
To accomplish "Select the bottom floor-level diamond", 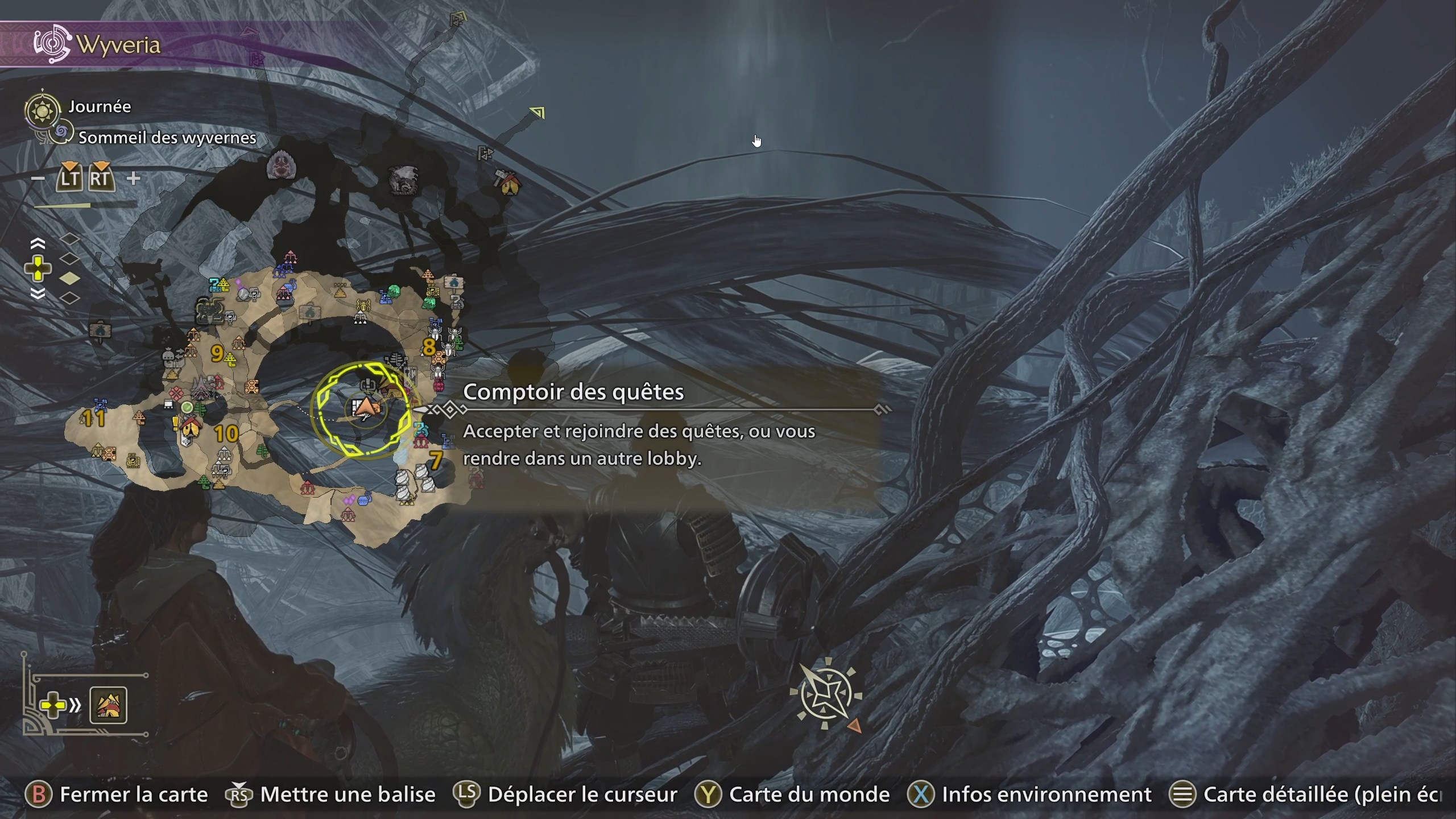I will pyautogui.click(x=70, y=297).
